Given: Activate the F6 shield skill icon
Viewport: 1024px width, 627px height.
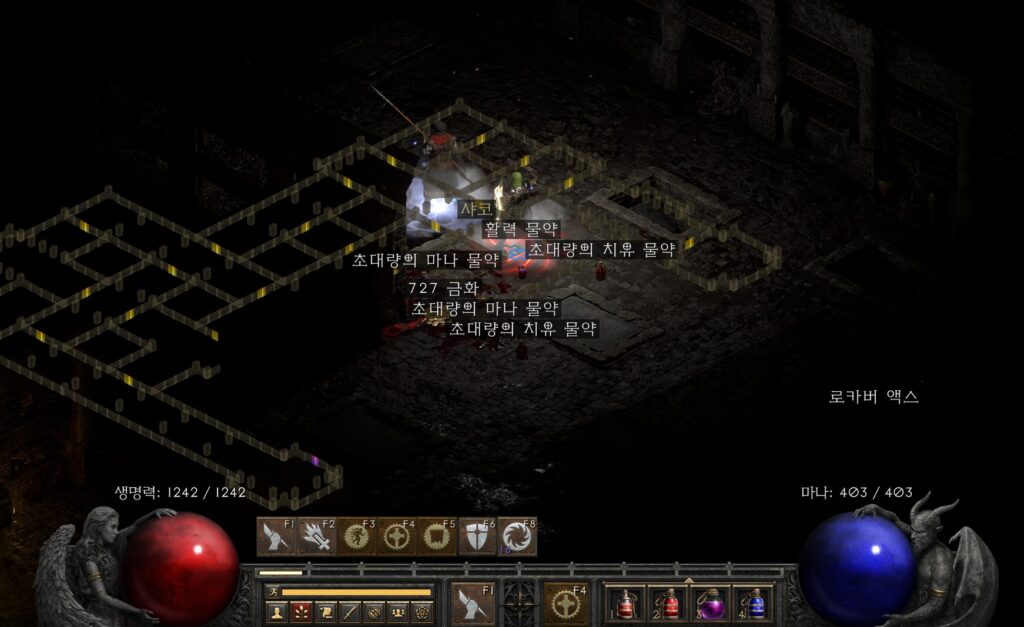Looking at the screenshot, I should click(476, 537).
